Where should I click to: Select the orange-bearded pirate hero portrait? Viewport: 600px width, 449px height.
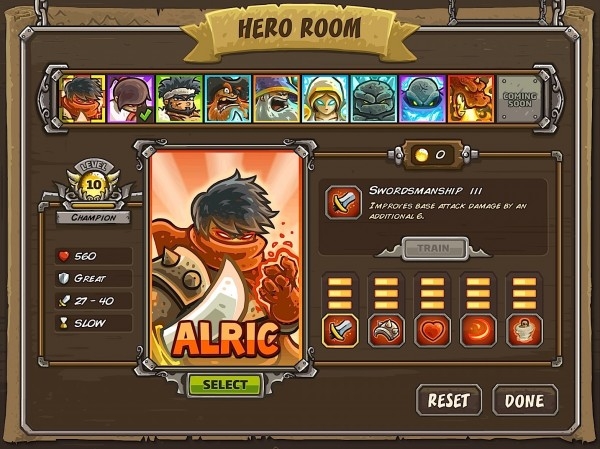click(228, 99)
